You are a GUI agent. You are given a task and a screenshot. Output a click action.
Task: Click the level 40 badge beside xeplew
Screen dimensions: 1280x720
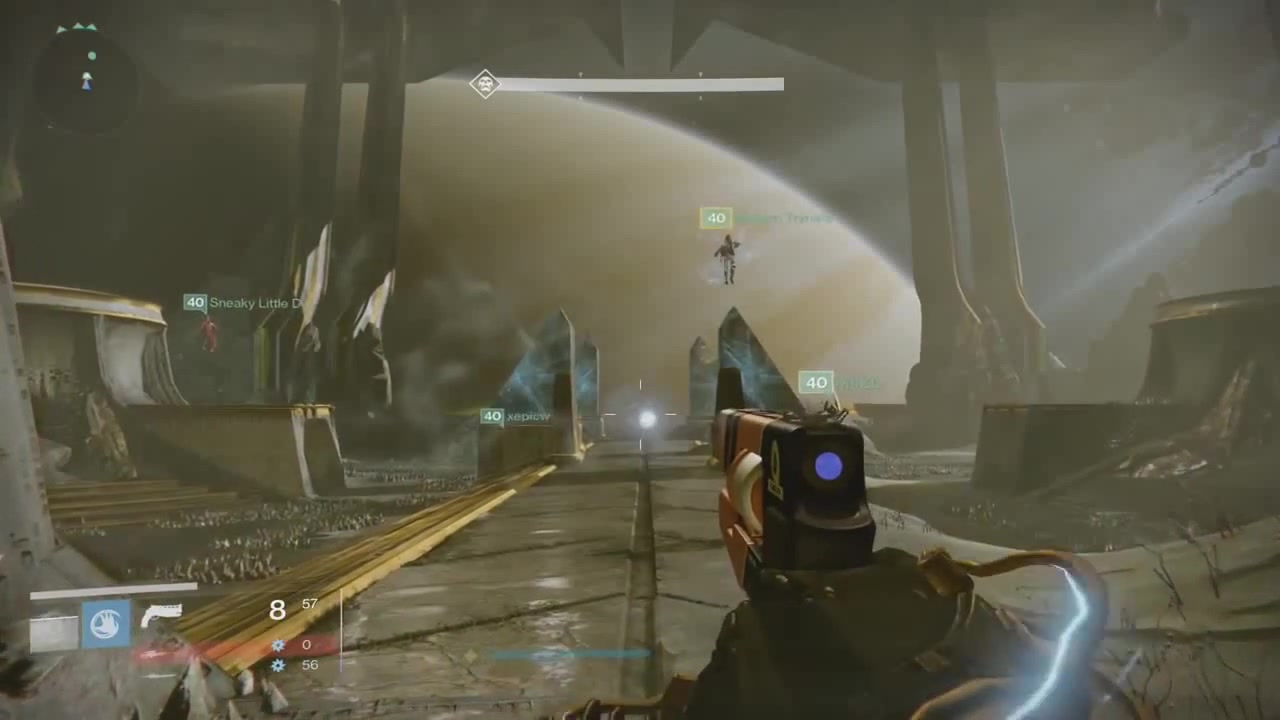point(490,416)
